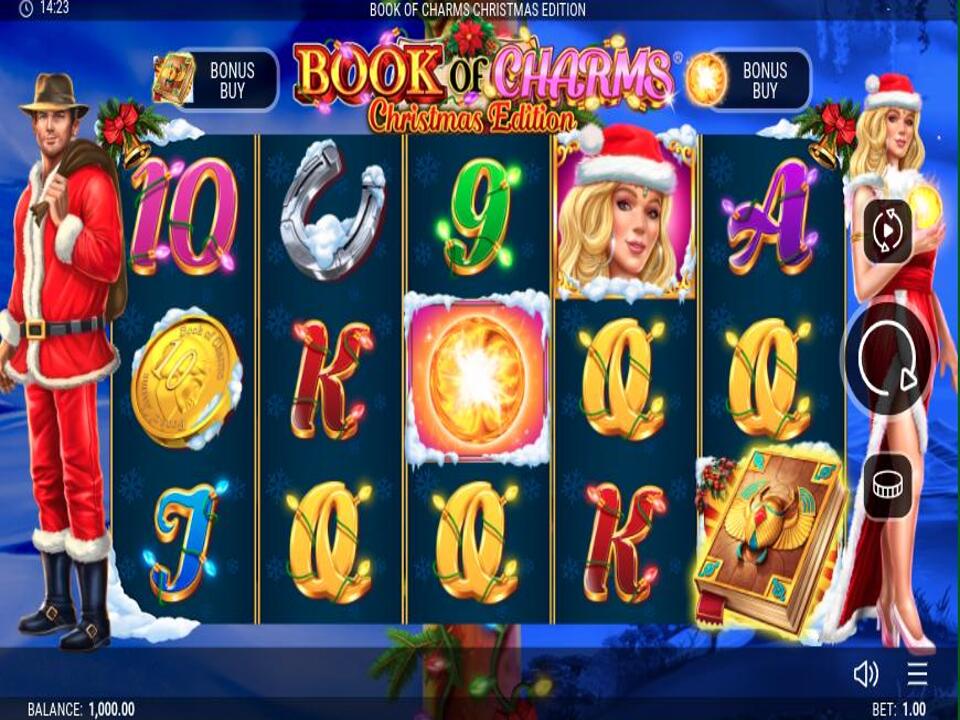
Task: Open the bet coin settings
Action: point(887,486)
